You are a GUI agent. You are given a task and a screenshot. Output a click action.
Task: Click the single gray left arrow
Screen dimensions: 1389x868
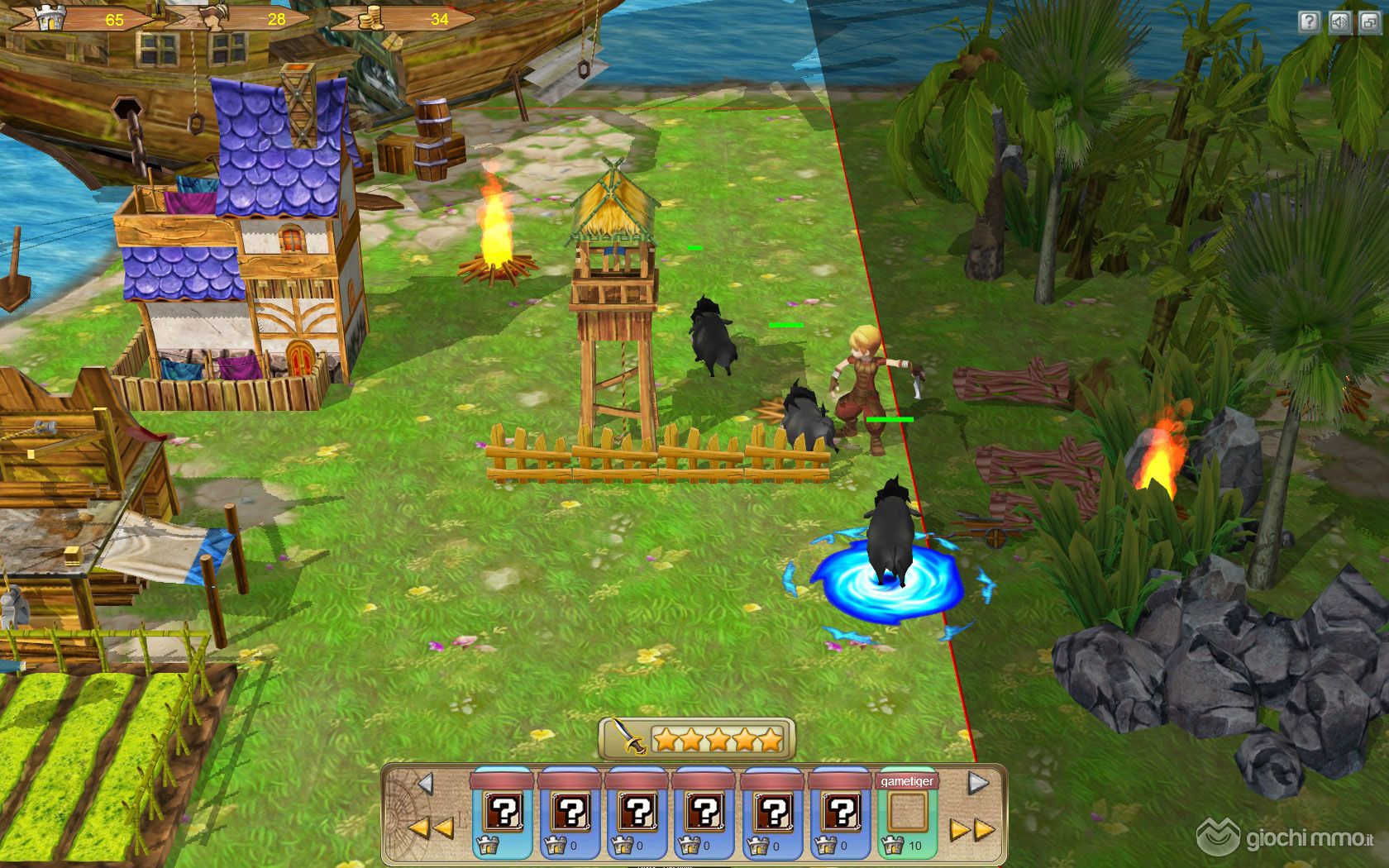pos(425,783)
